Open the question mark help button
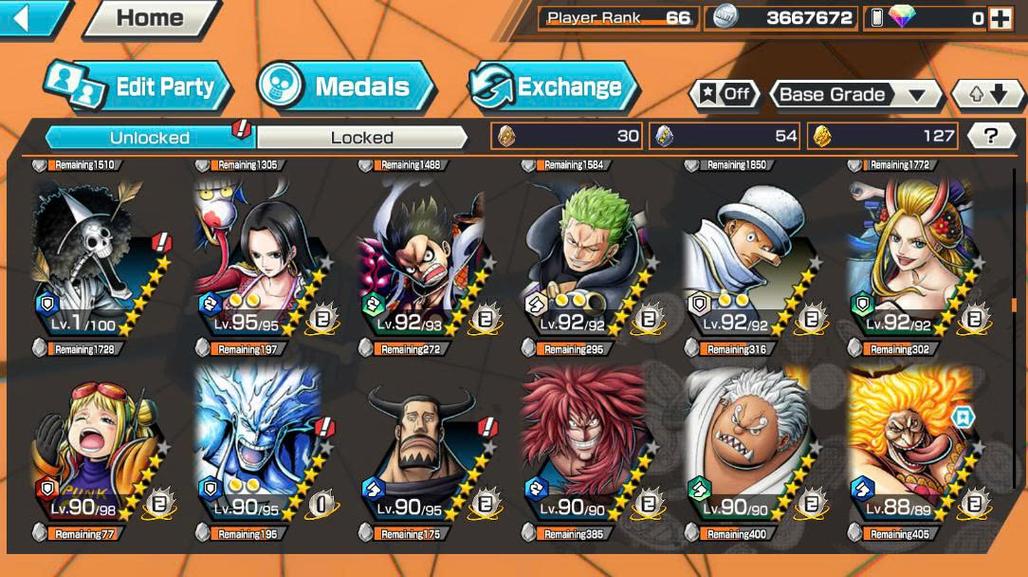The height and width of the screenshot is (577, 1028). [991, 137]
